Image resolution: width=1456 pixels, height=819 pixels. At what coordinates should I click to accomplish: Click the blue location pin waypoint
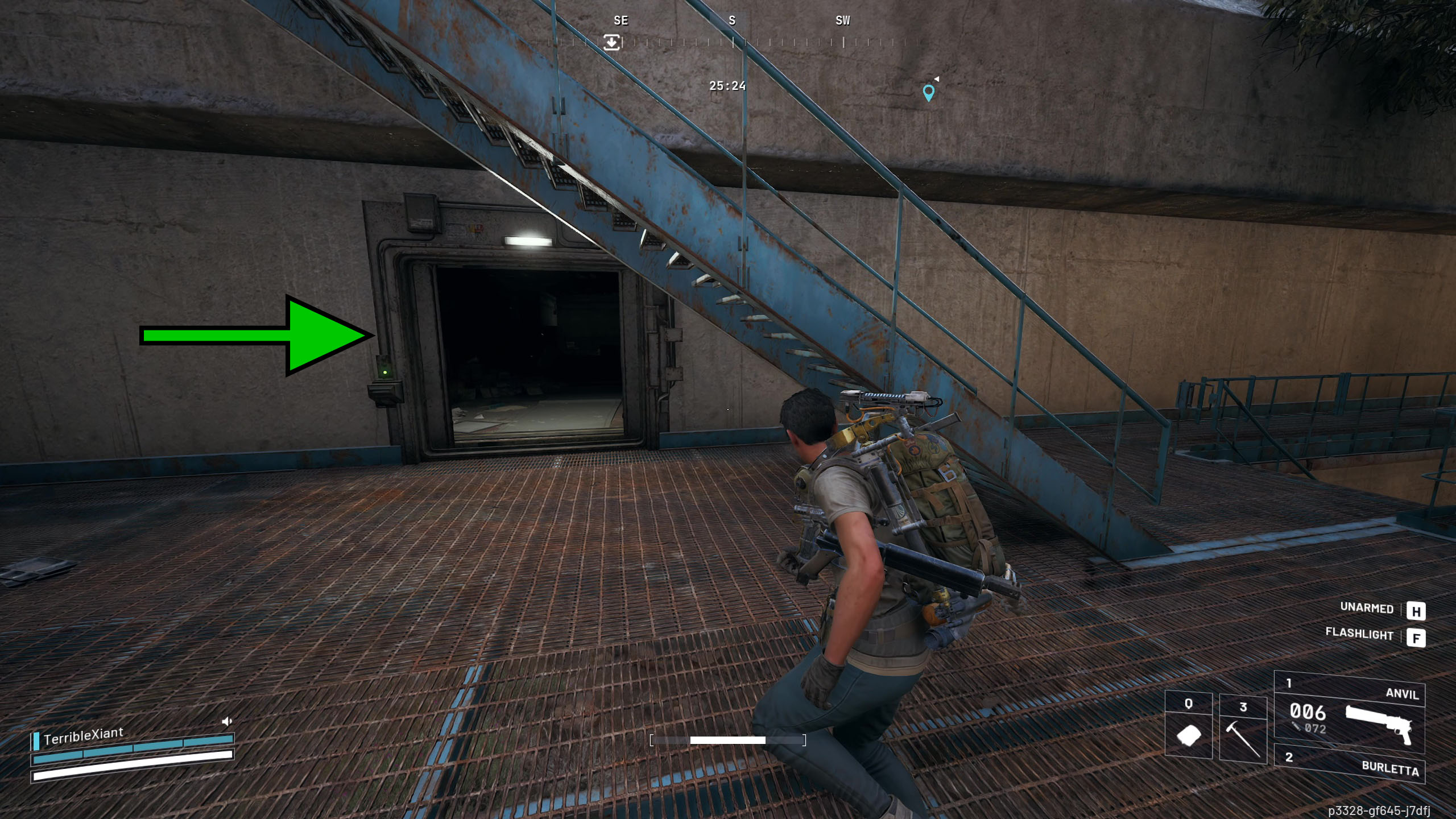point(928,92)
